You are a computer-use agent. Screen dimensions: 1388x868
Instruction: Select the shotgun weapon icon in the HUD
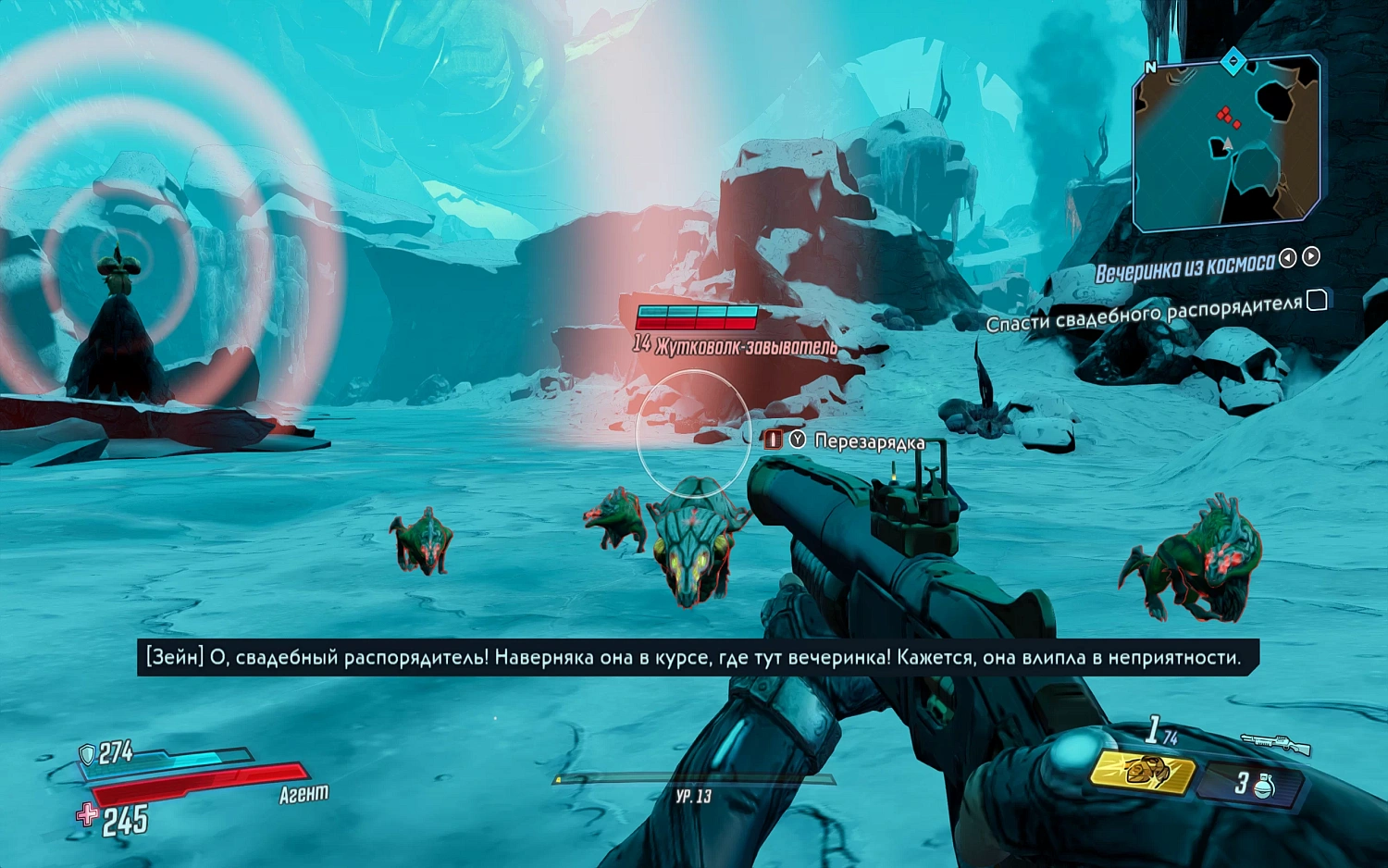[1277, 741]
